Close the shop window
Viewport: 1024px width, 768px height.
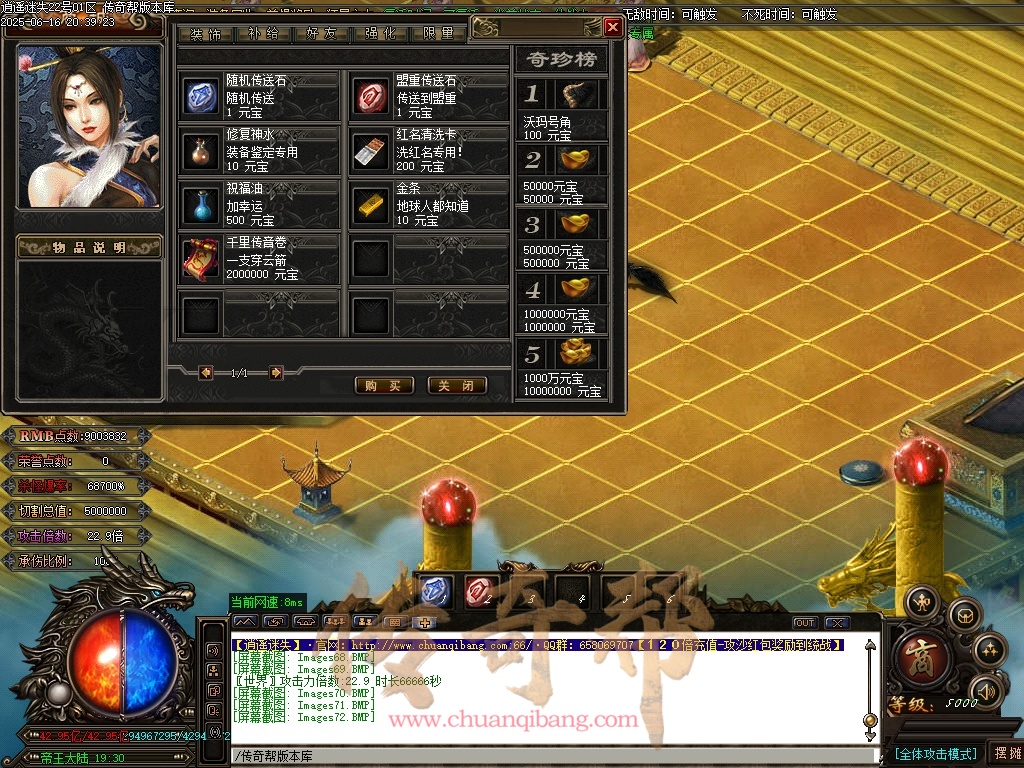(x=612, y=27)
